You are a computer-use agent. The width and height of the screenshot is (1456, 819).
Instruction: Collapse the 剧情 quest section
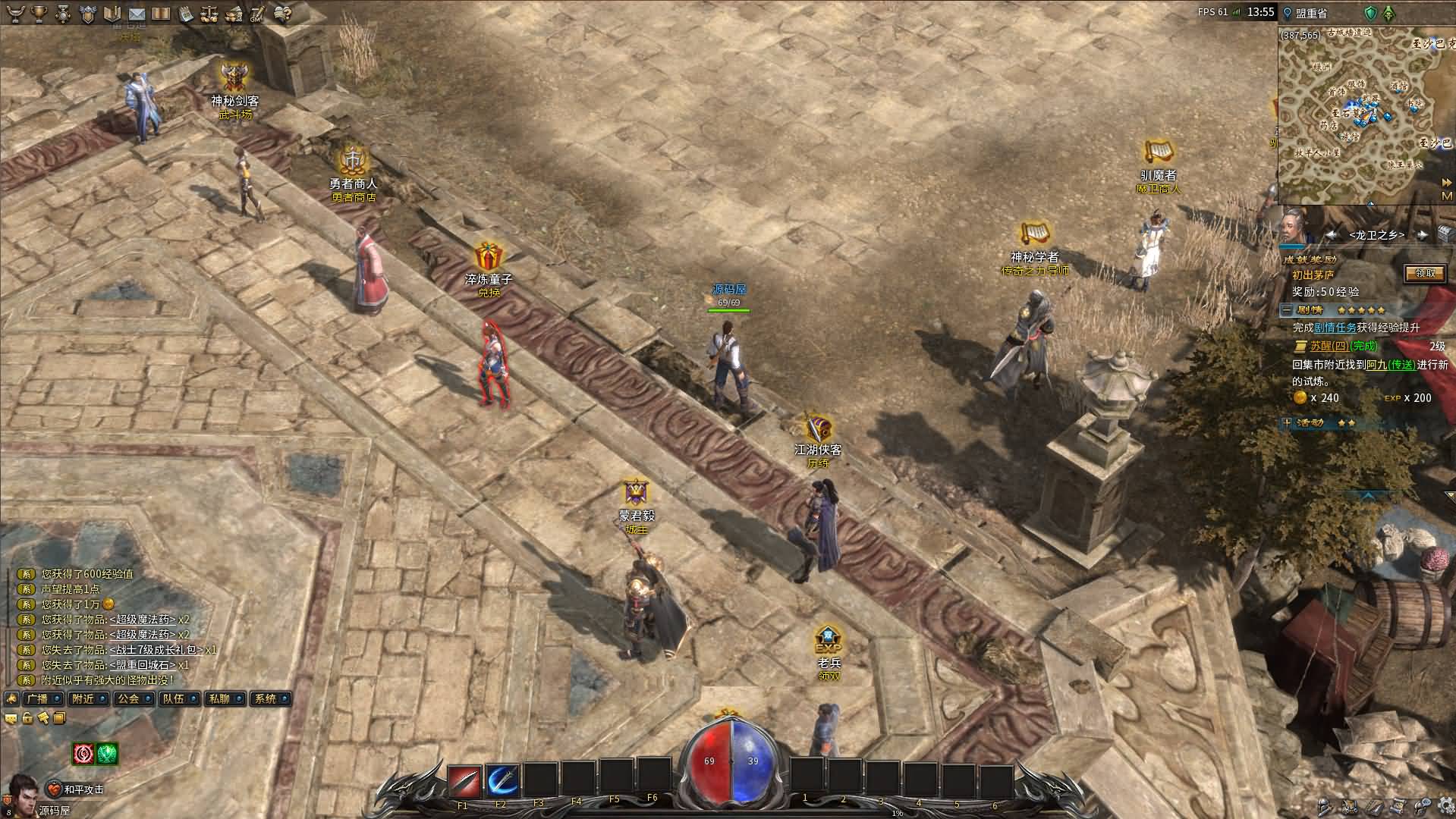coord(1287,310)
